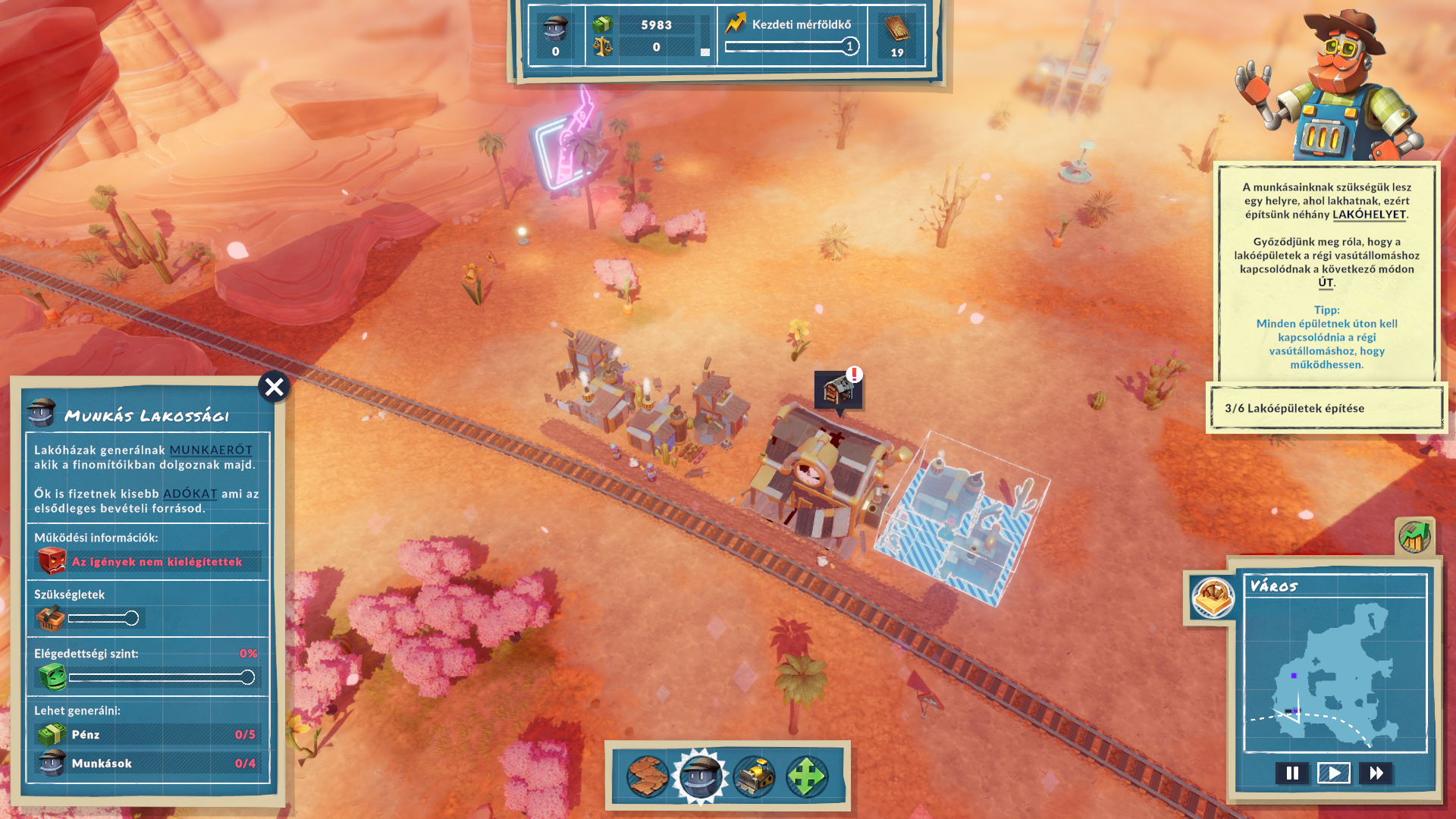
Task: Select the road building tool
Action: (x=647, y=776)
